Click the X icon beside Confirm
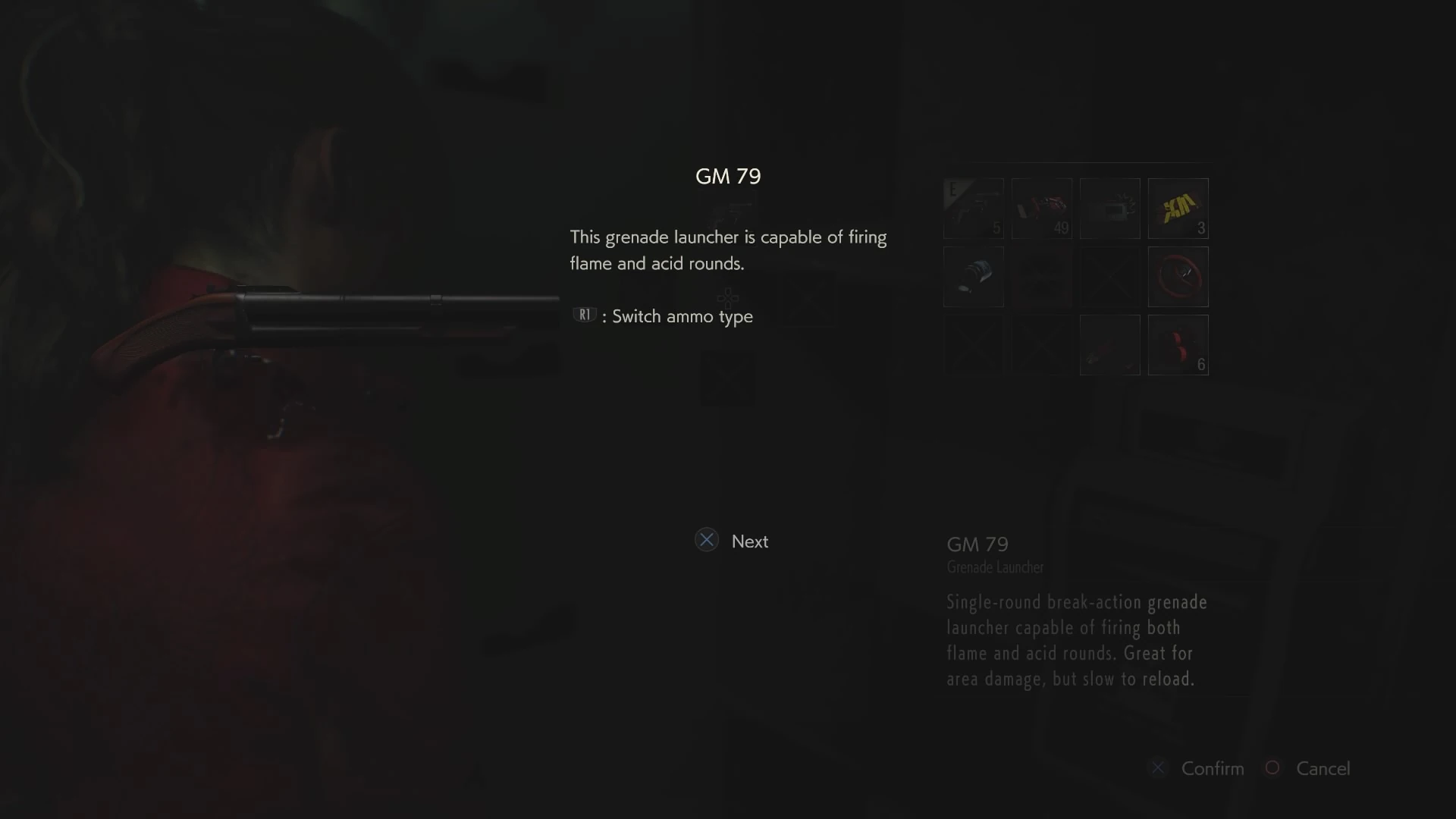Viewport: 1456px width, 819px height. (1158, 768)
